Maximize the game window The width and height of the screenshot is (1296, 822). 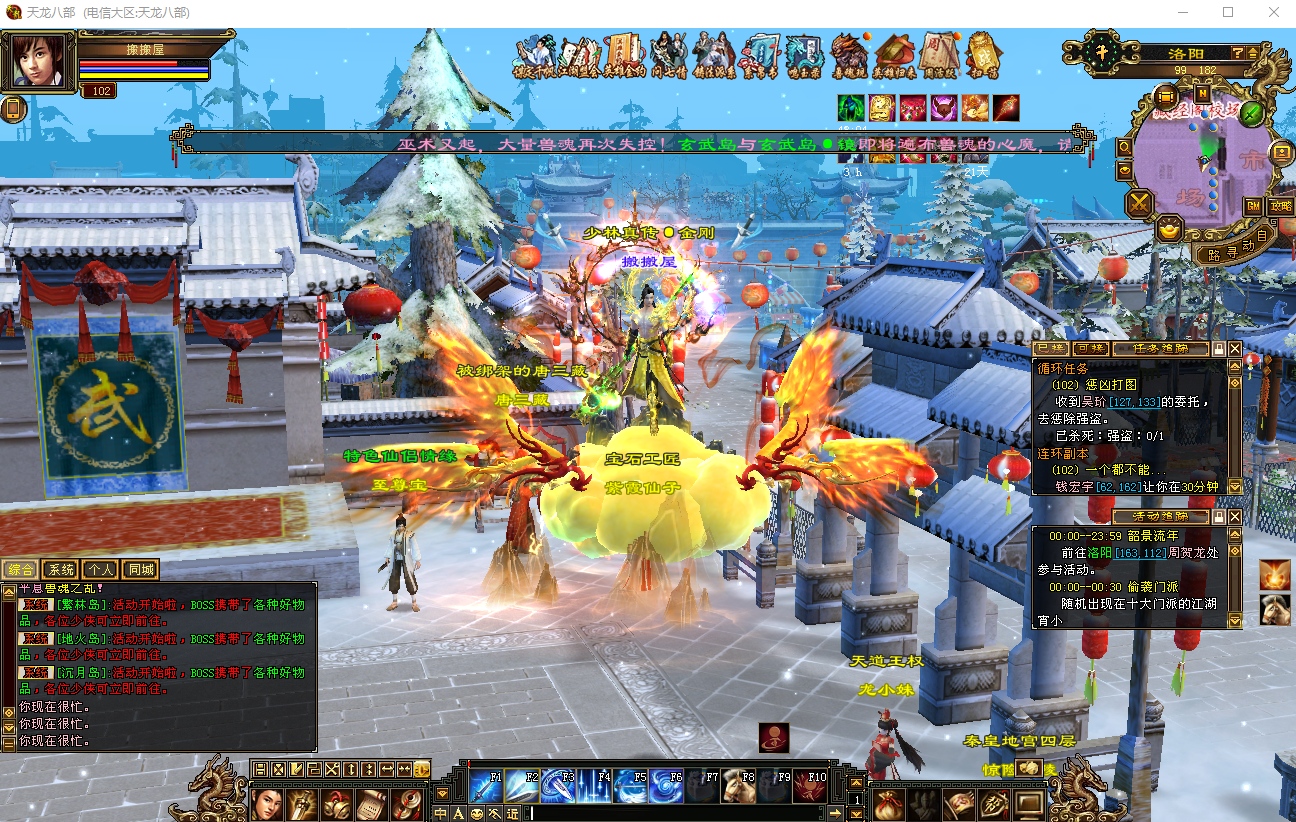click(x=1228, y=13)
